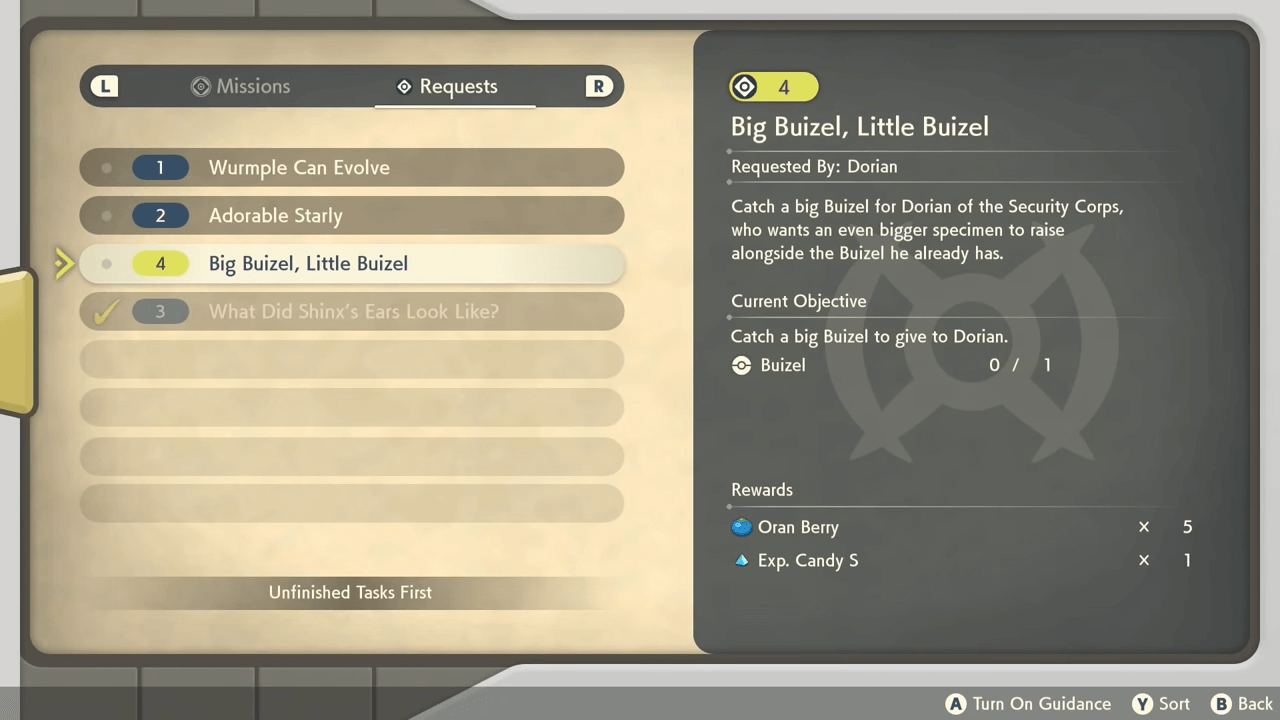Select the Oran Berry icon in Rewards
The image size is (1280, 720).
click(741, 527)
